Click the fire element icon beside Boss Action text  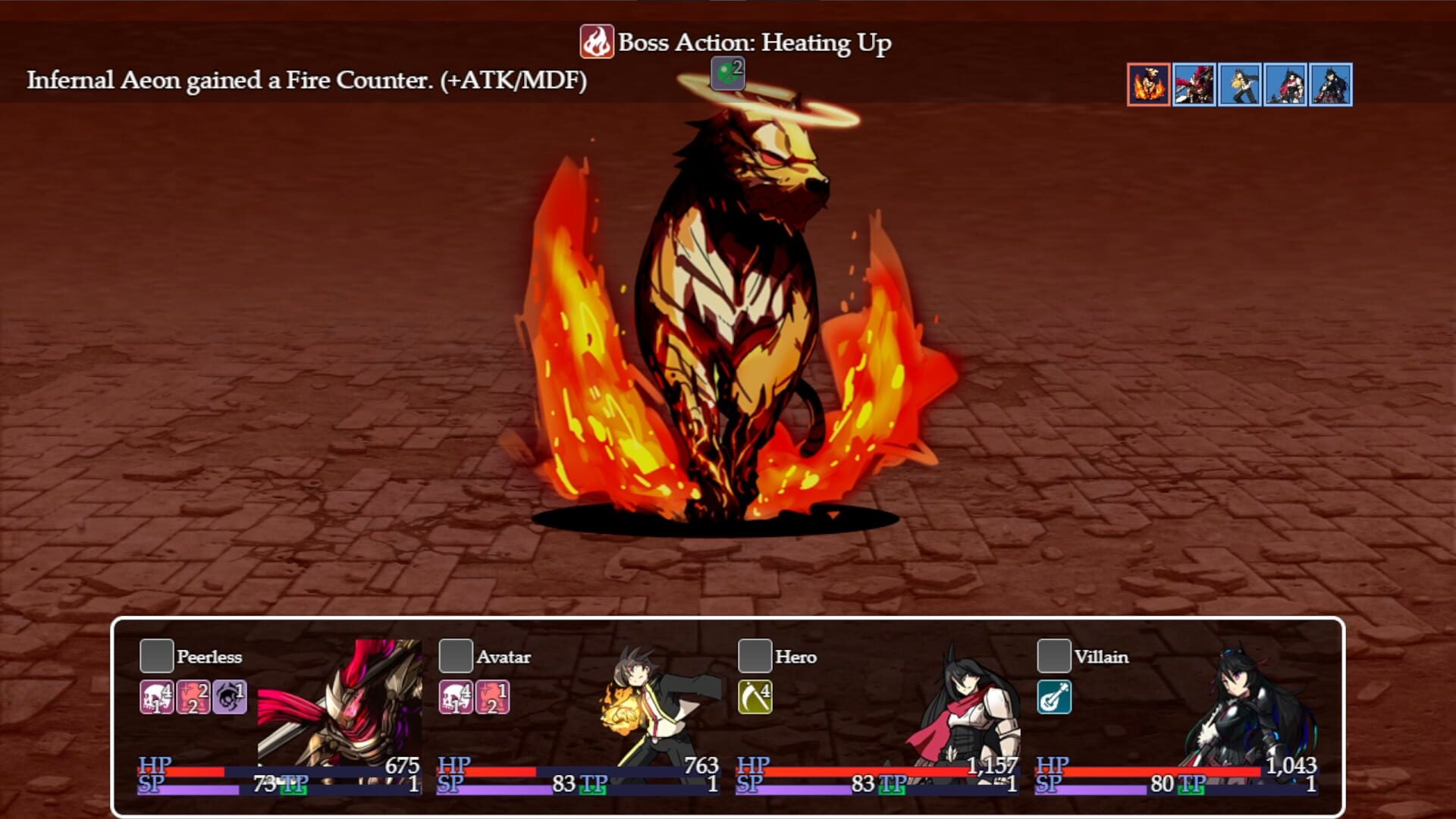point(596,42)
